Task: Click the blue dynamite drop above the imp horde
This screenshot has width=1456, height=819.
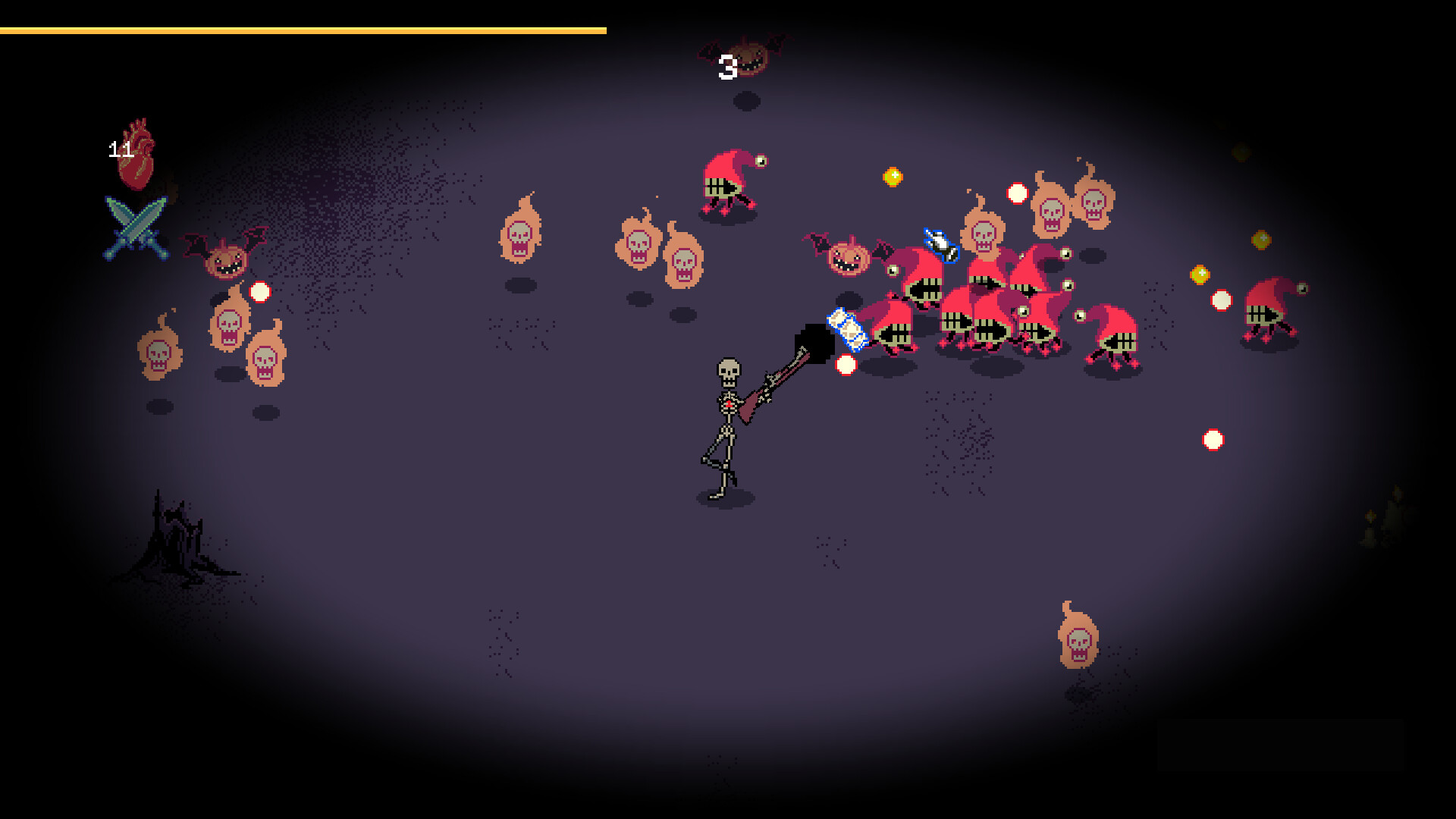Action: [x=940, y=246]
